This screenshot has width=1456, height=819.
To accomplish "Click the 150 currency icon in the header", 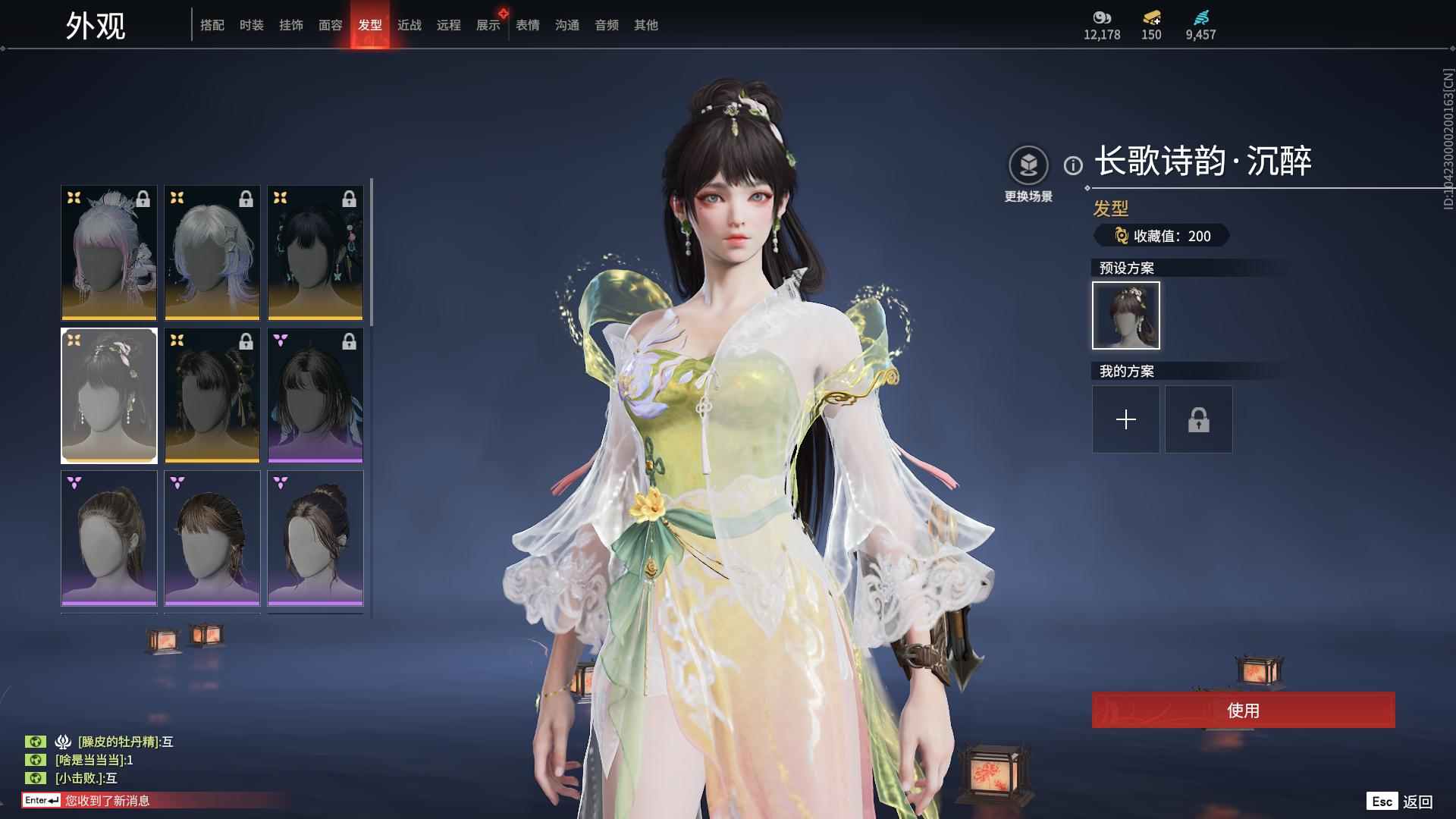I will point(1151,17).
